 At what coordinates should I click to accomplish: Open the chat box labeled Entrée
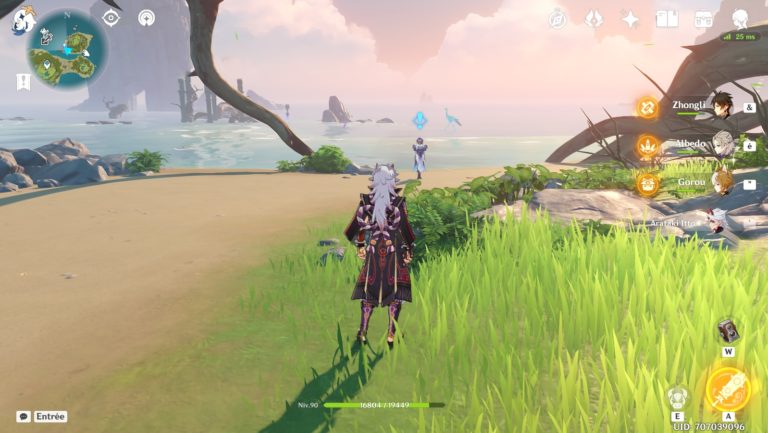pyautogui.click(x=42, y=416)
